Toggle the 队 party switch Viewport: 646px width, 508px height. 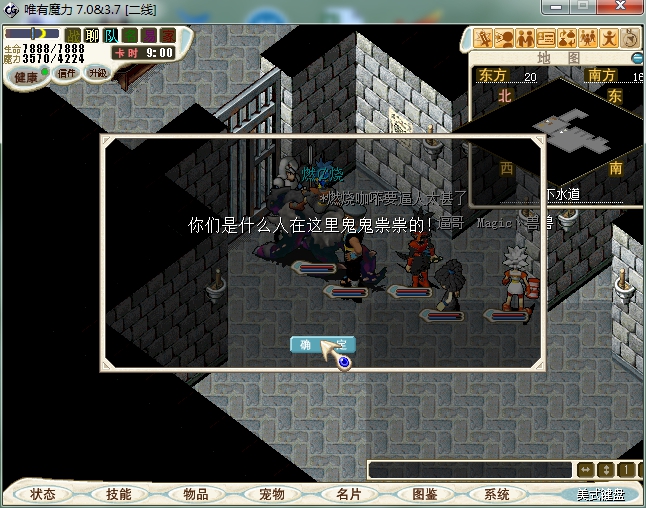point(111,36)
